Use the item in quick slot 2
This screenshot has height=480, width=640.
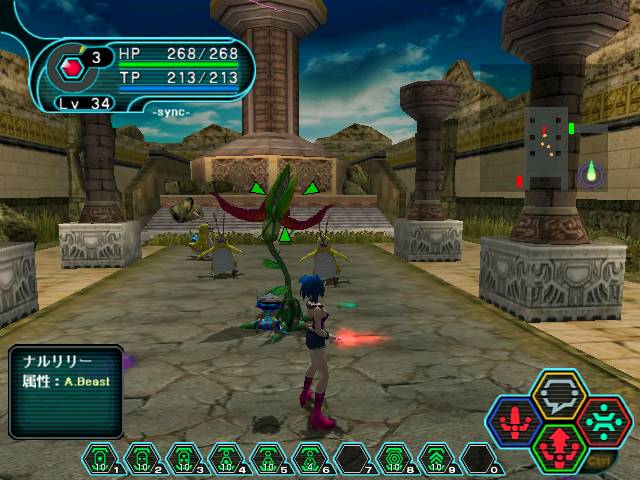(142, 459)
